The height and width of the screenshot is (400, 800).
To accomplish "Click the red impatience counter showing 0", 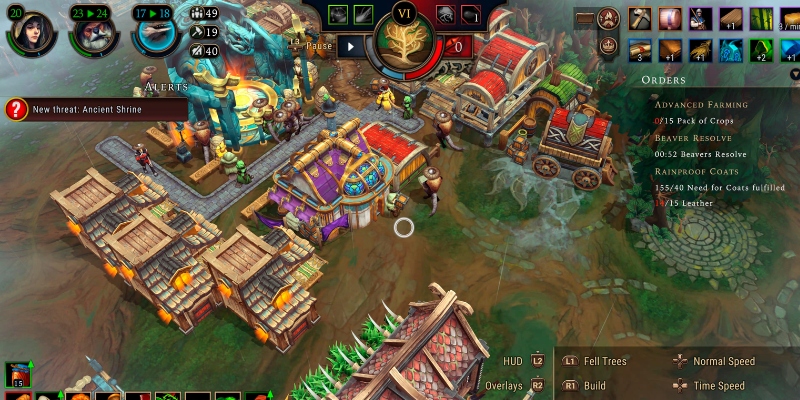I will tap(458, 46).
